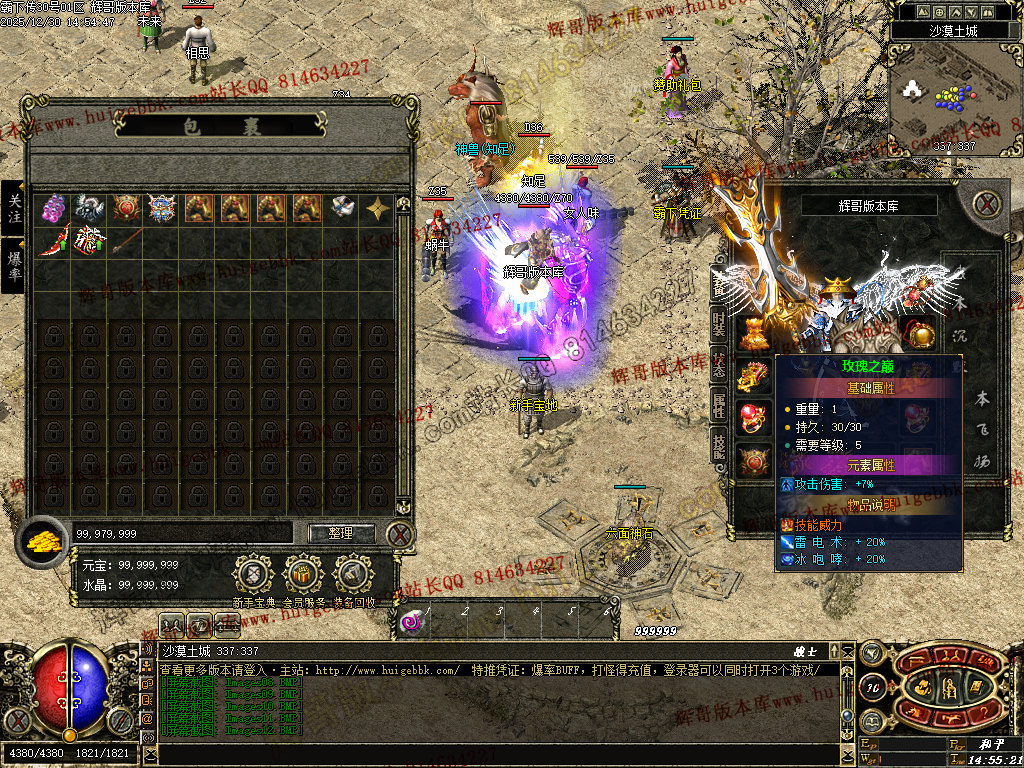The image size is (1024, 768).
Task: Click the chat input bar
Action: tap(500, 754)
